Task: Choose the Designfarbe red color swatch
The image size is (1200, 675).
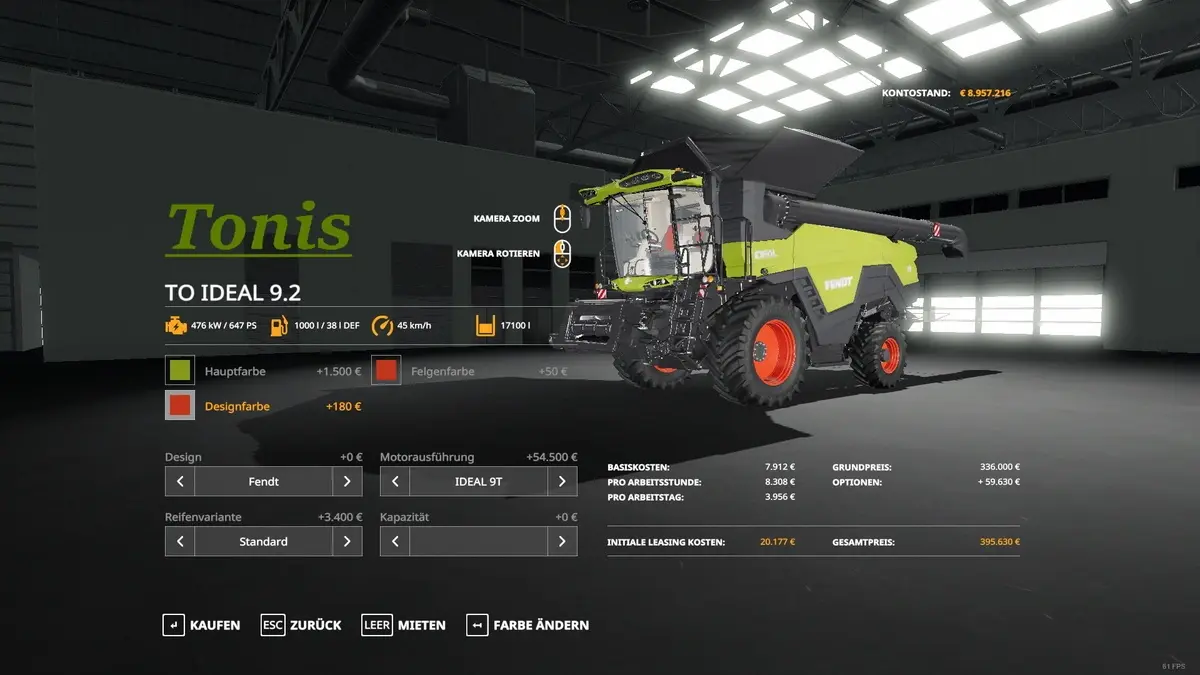Action: pos(180,406)
